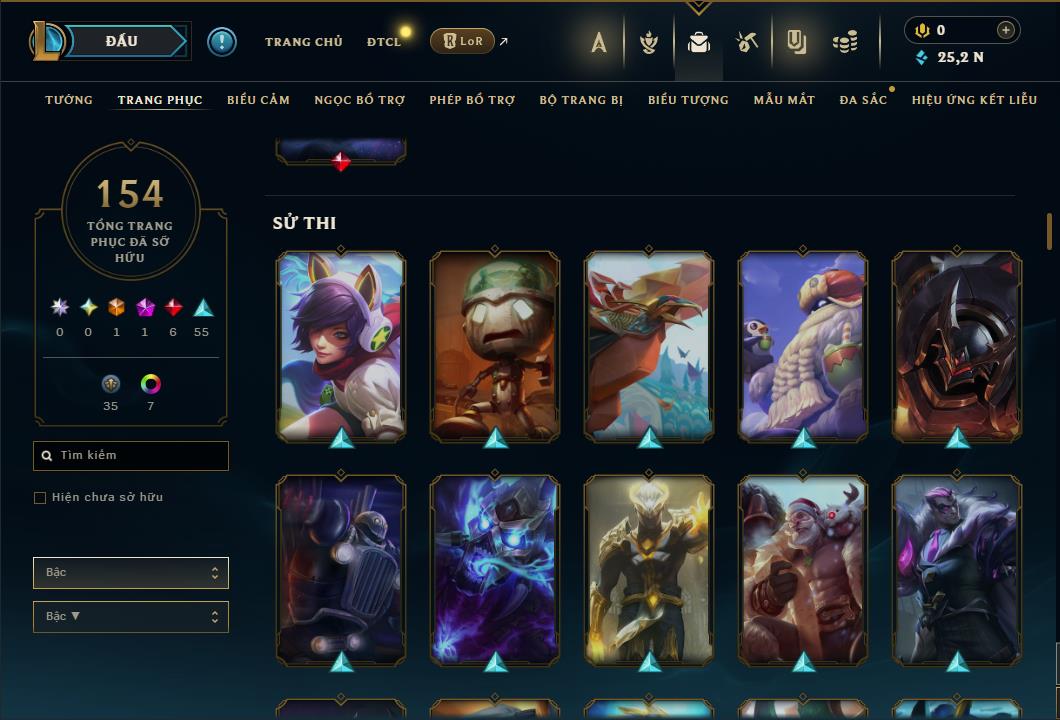Open the TRANG CHỦ home page
The image size is (1060, 720).
coord(303,42)
